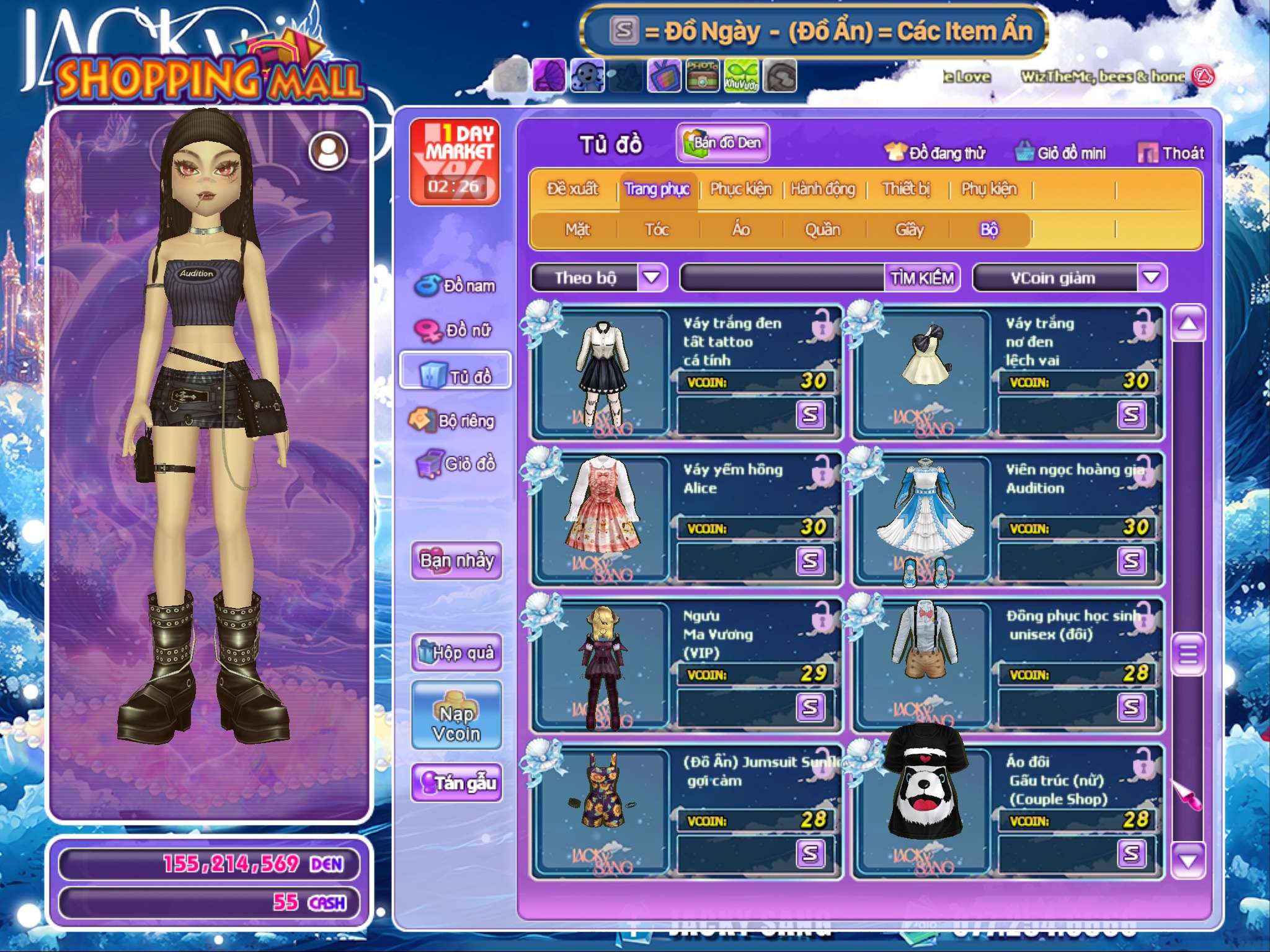Click the Nạp Vcoin button
The height and width of the screenshot is (952, 1270).
pos(456,716)
